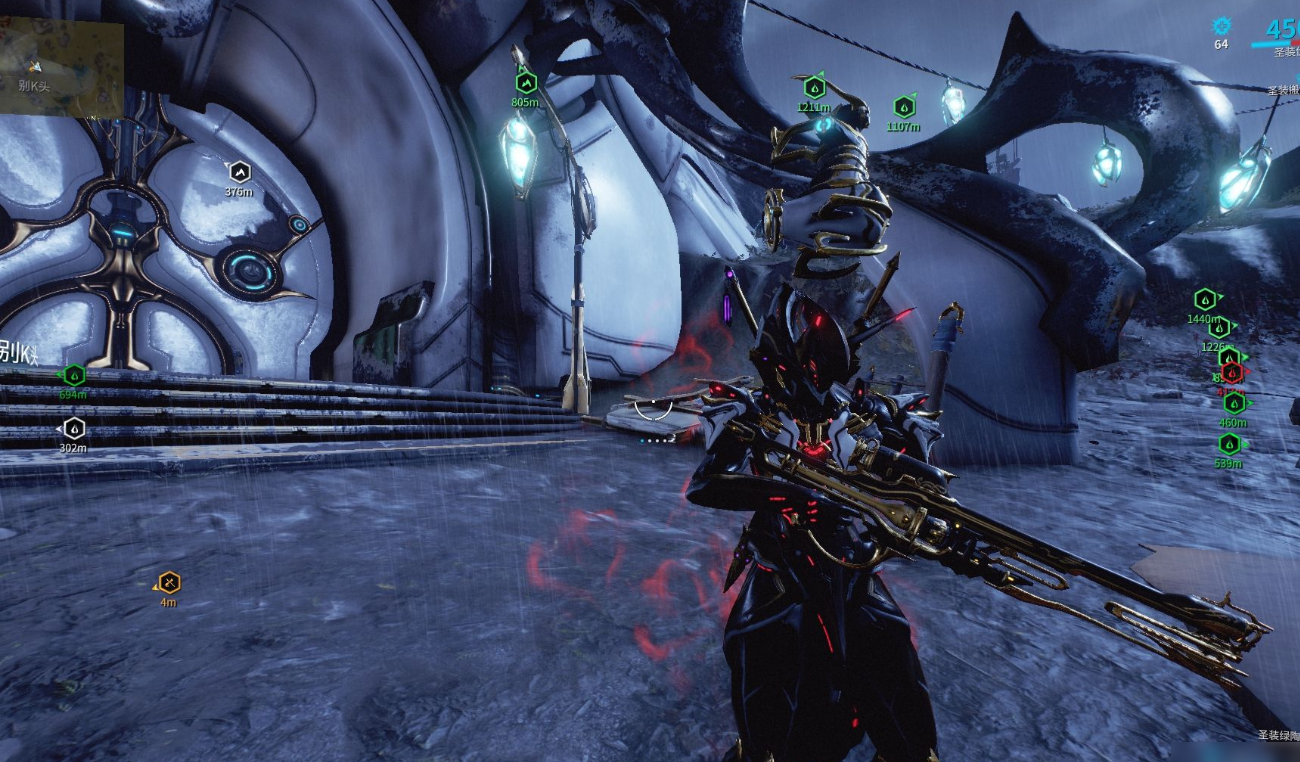Choose the green droplet marker at 1440m
The width and height of the screenshot is (1300, 762).
pyautogui.click(x=1205, y=299)
